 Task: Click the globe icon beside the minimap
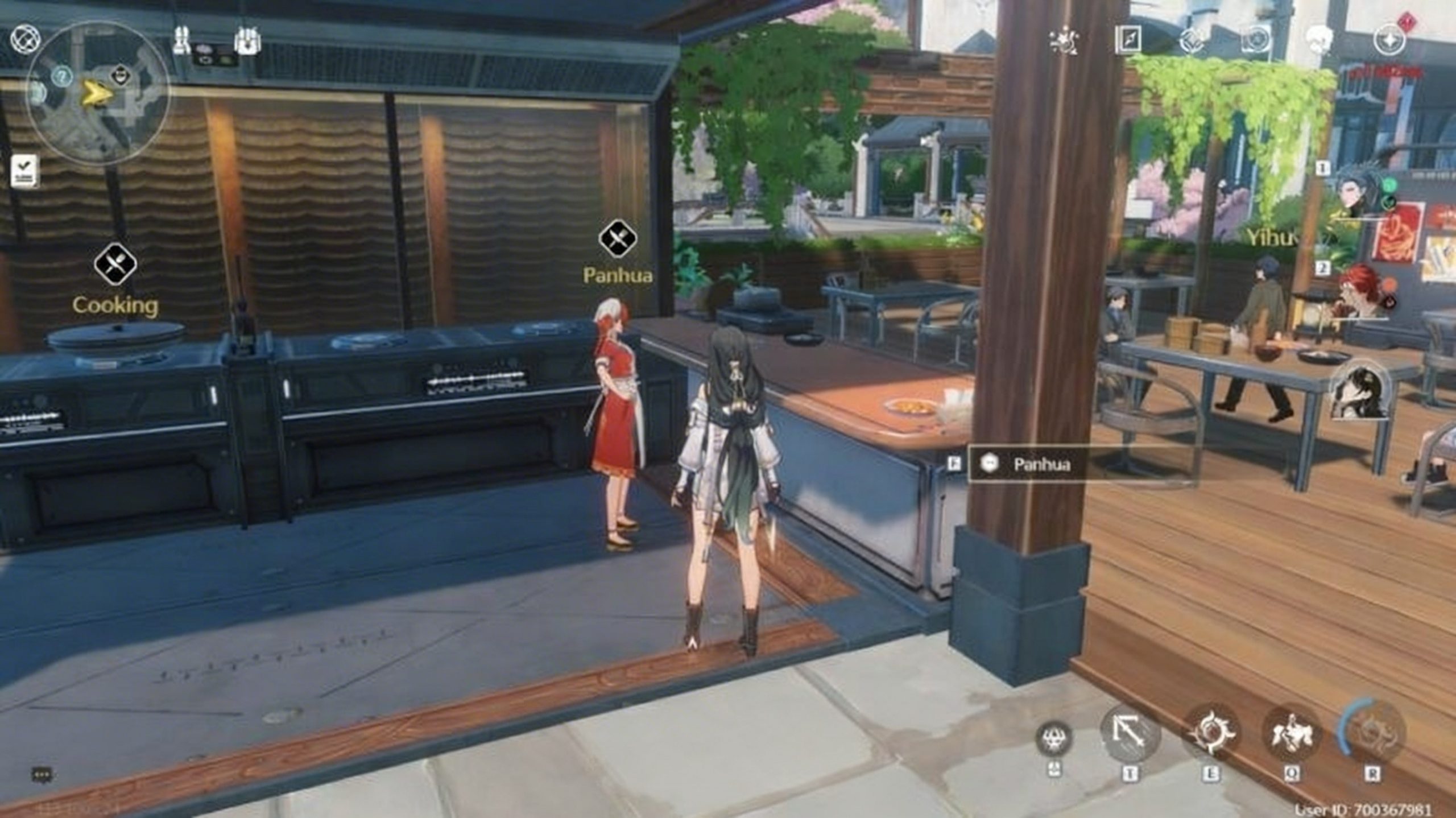(25, 39)
